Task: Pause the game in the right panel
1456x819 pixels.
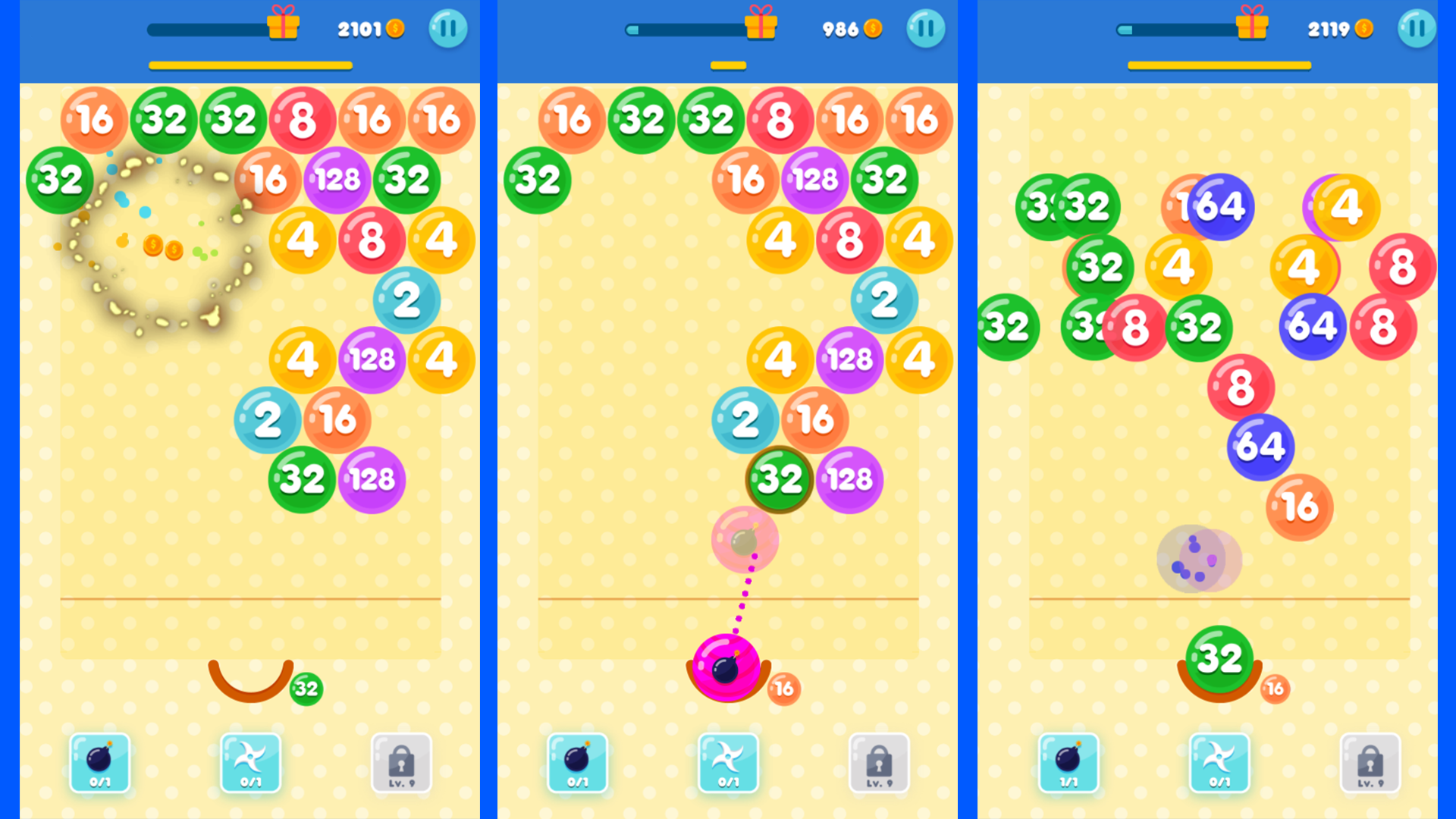Action: (1417, 28)
